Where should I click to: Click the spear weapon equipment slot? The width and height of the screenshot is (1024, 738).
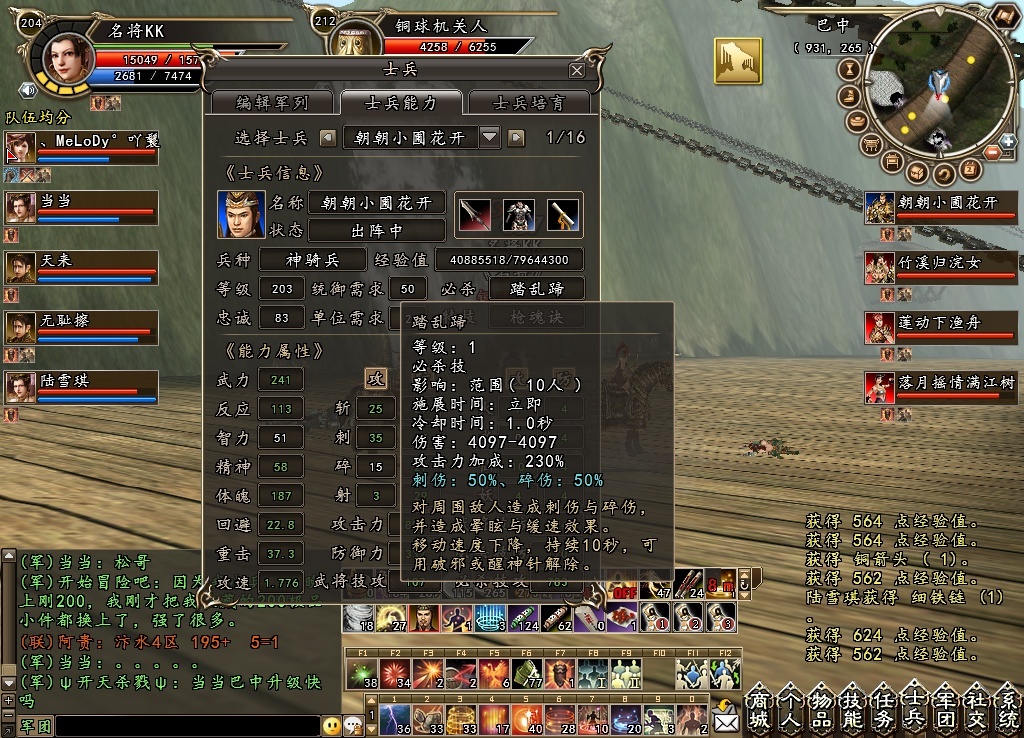[473, 214]
